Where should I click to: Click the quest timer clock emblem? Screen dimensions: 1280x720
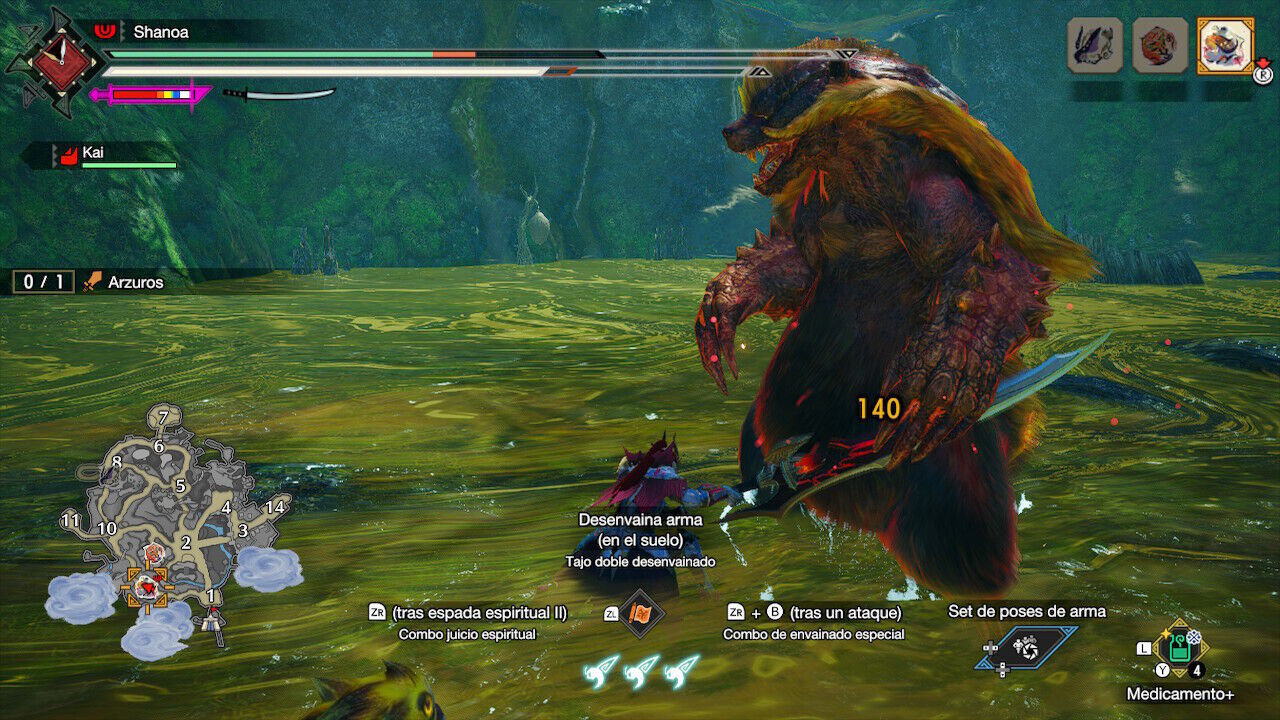pos(55,62)
